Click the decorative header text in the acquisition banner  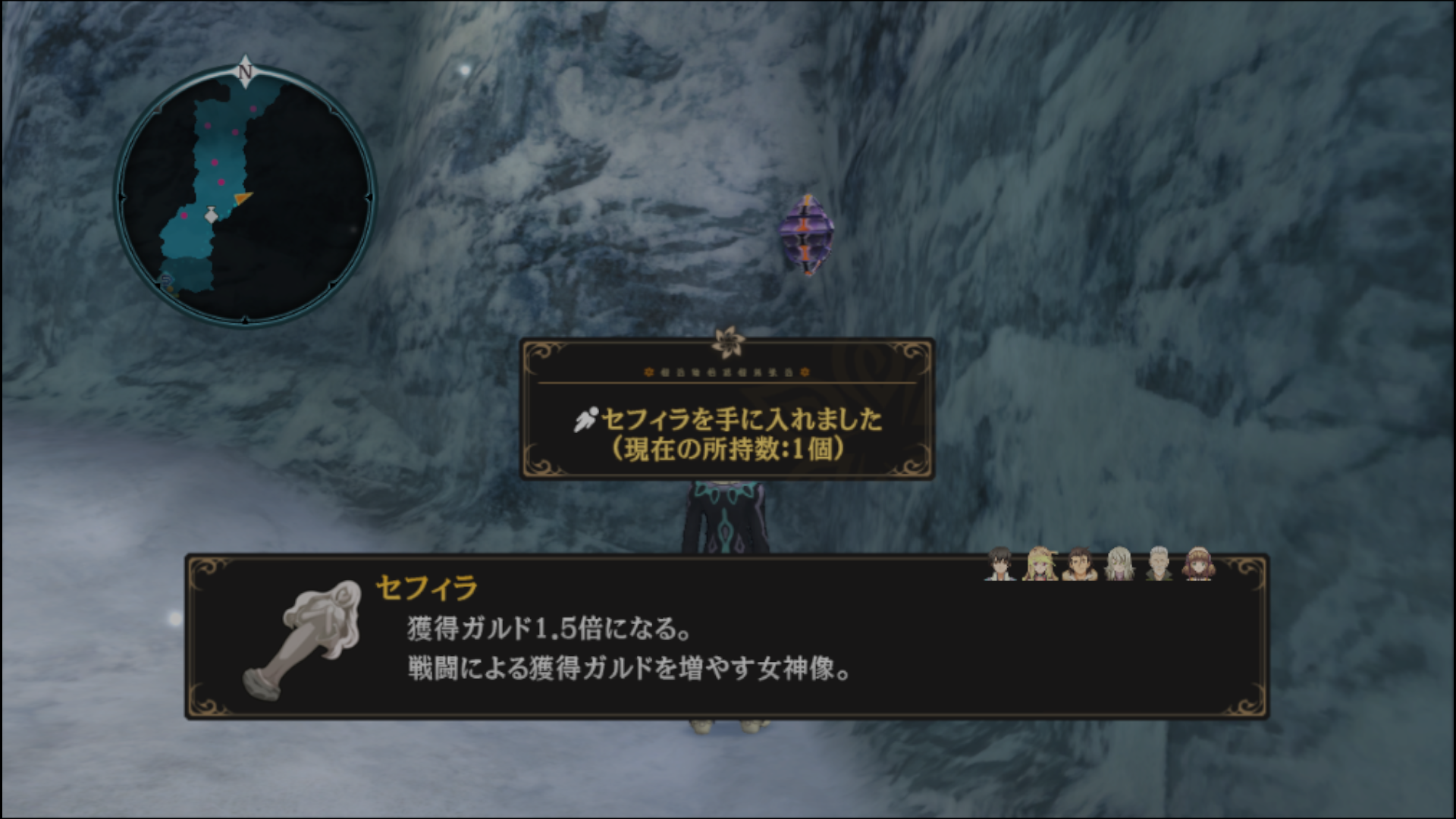click(726, 372)
